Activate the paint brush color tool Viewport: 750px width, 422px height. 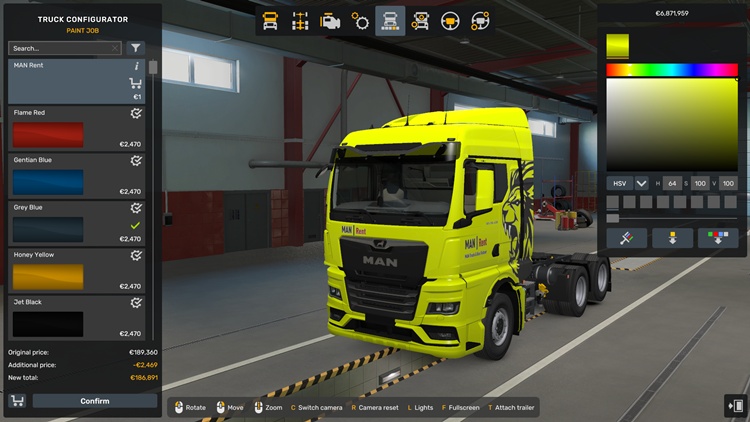[626, 238]
